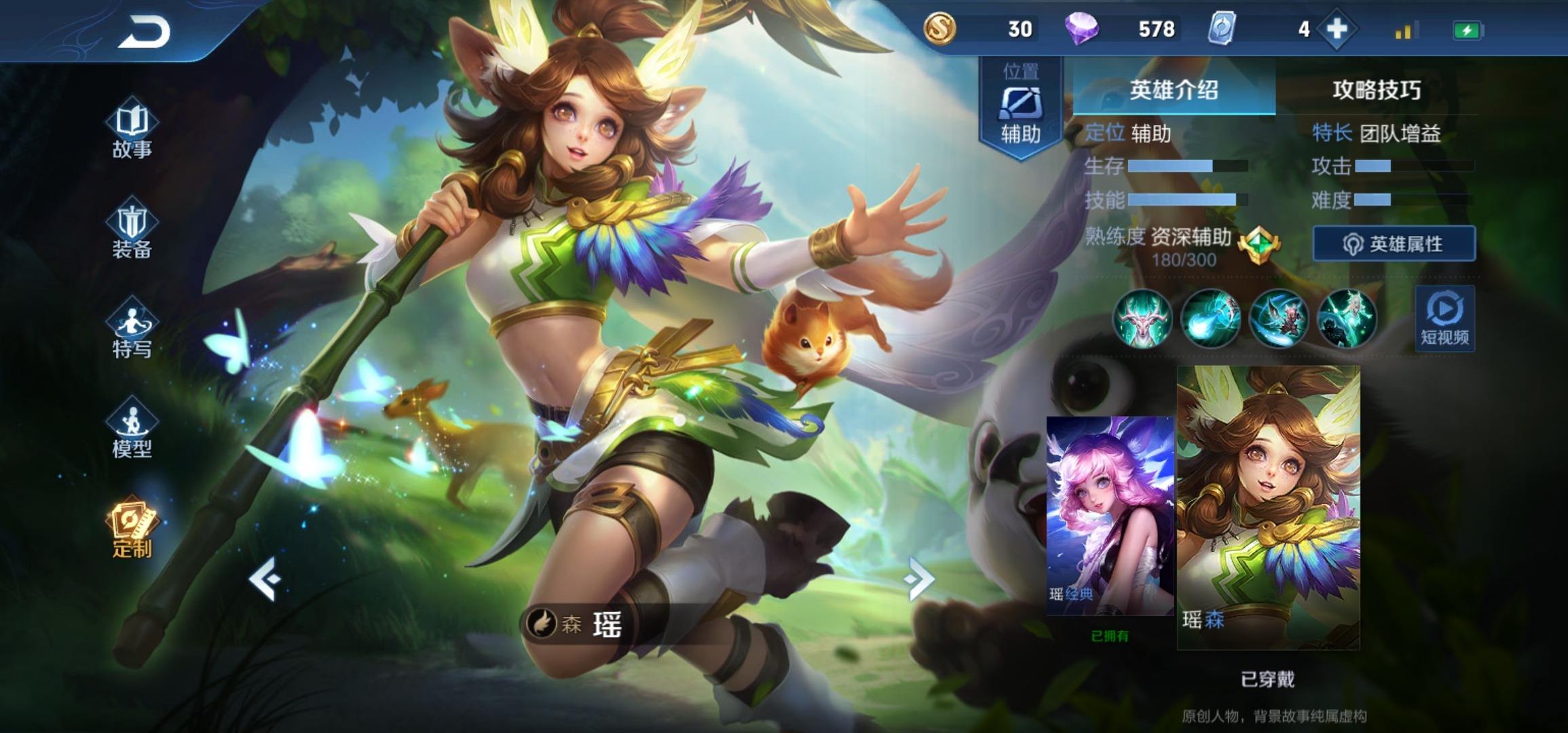The width and height of the screenshot is (1568, 733).
Task: Go back using the return arrow
Action: point(144,32)
